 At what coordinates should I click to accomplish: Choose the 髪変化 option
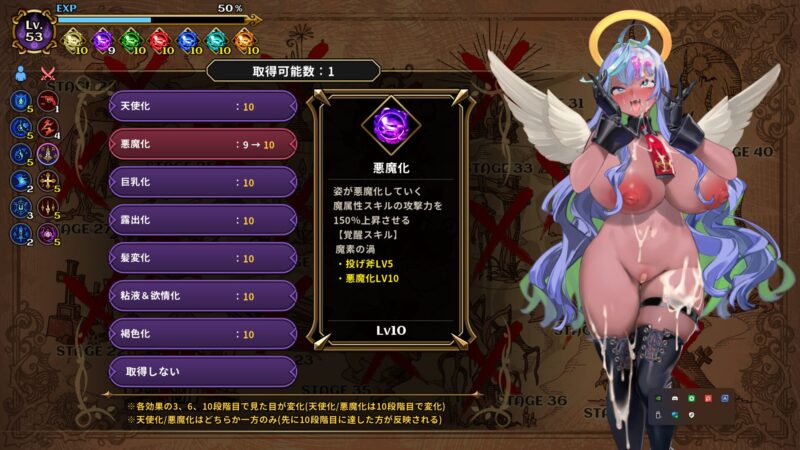[x=202, y=258]
